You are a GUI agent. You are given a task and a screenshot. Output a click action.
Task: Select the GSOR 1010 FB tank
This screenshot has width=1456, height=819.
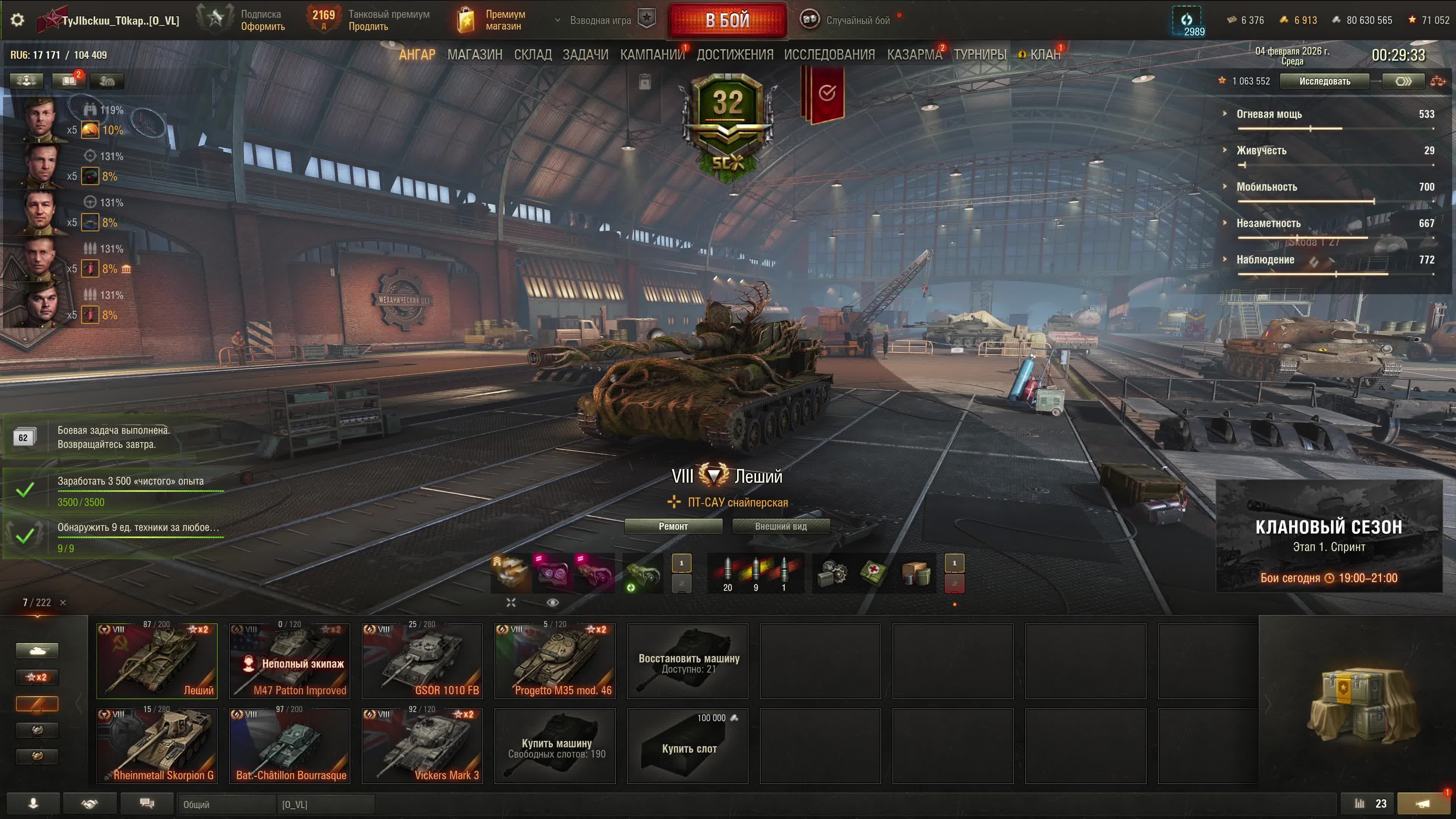point(422,661)
